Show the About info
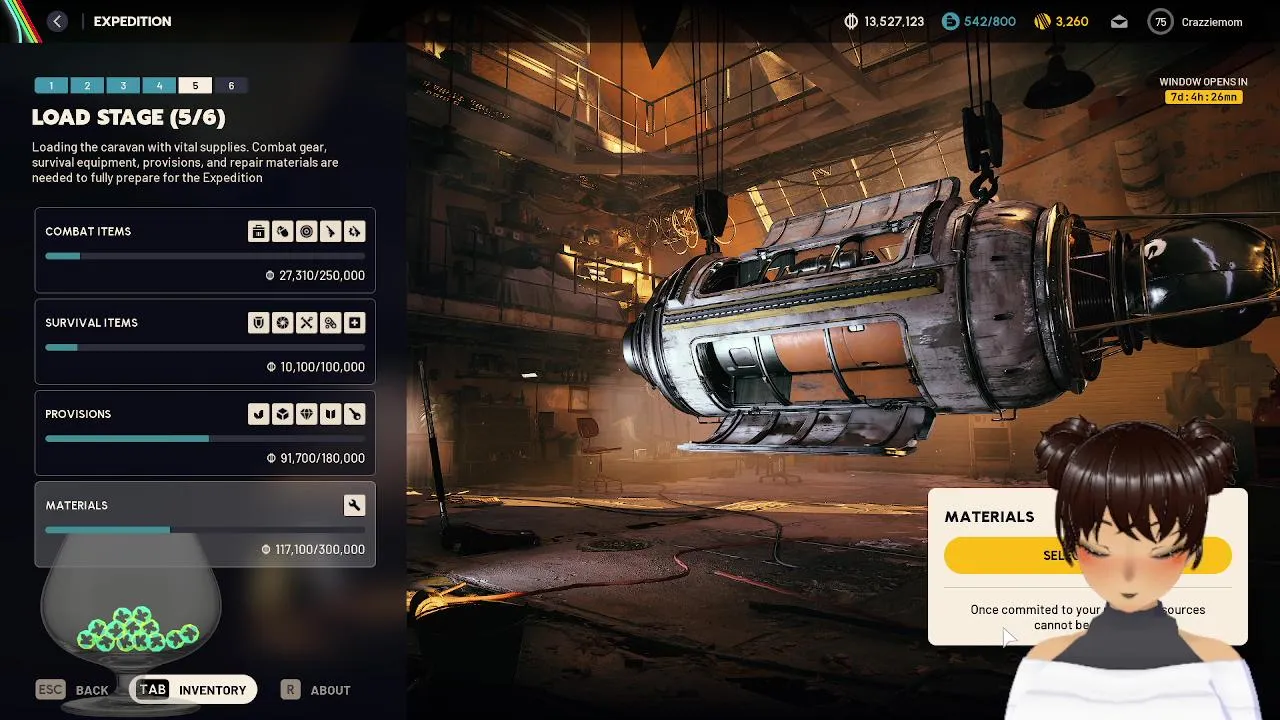 317,690
